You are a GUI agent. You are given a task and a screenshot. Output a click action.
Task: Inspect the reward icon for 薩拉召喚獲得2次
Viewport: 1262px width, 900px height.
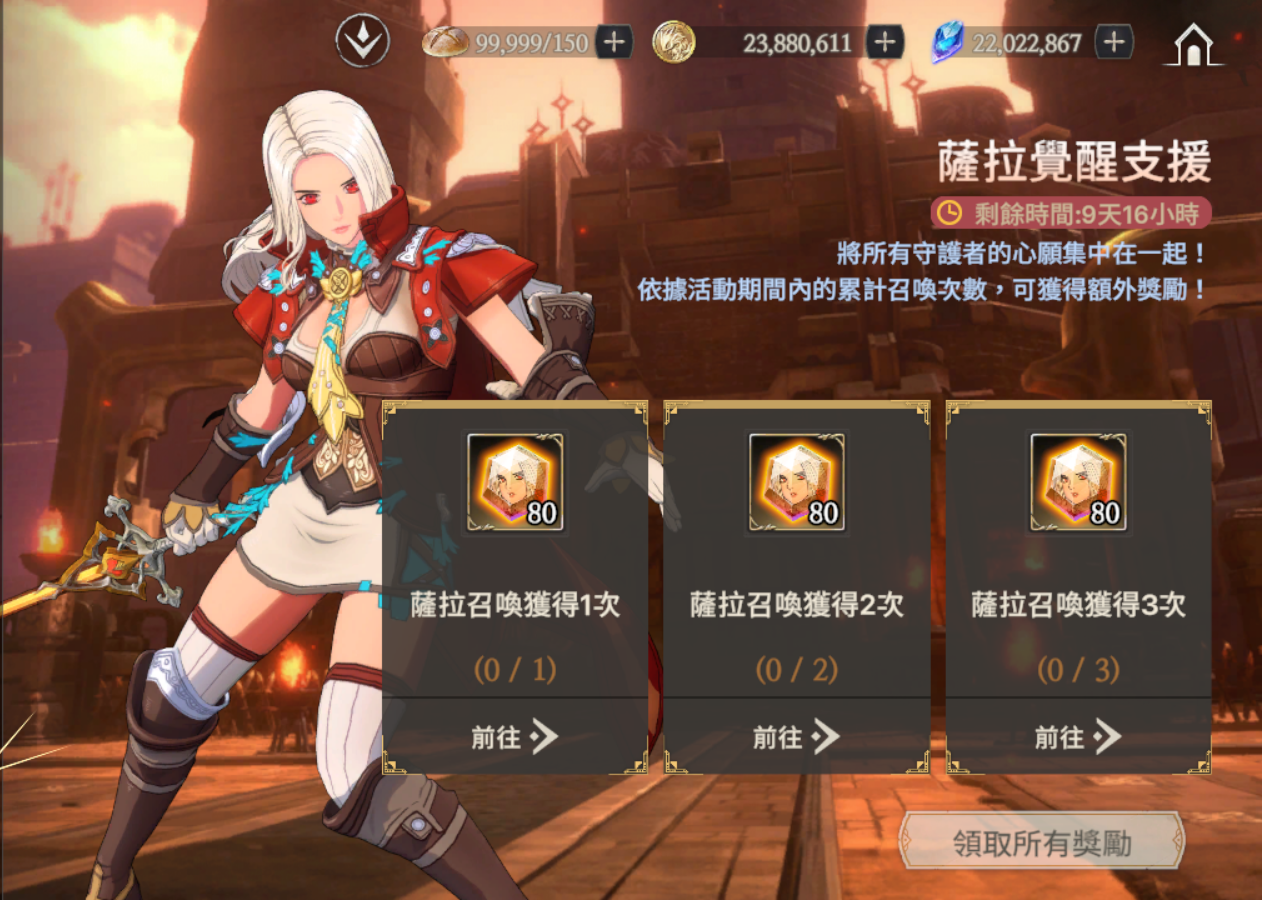(x=797, y=482)
